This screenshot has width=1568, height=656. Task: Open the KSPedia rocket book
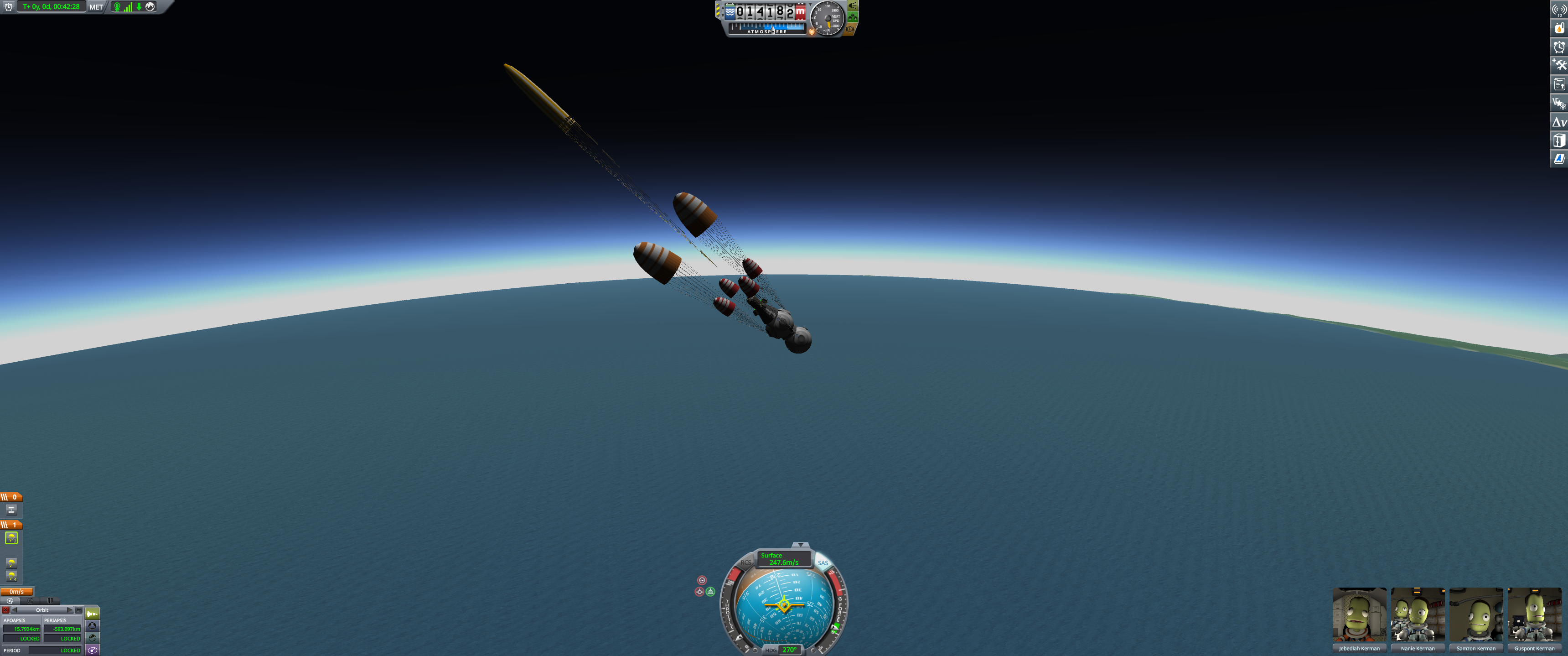pyautogui.click(x=1559, y=159)
